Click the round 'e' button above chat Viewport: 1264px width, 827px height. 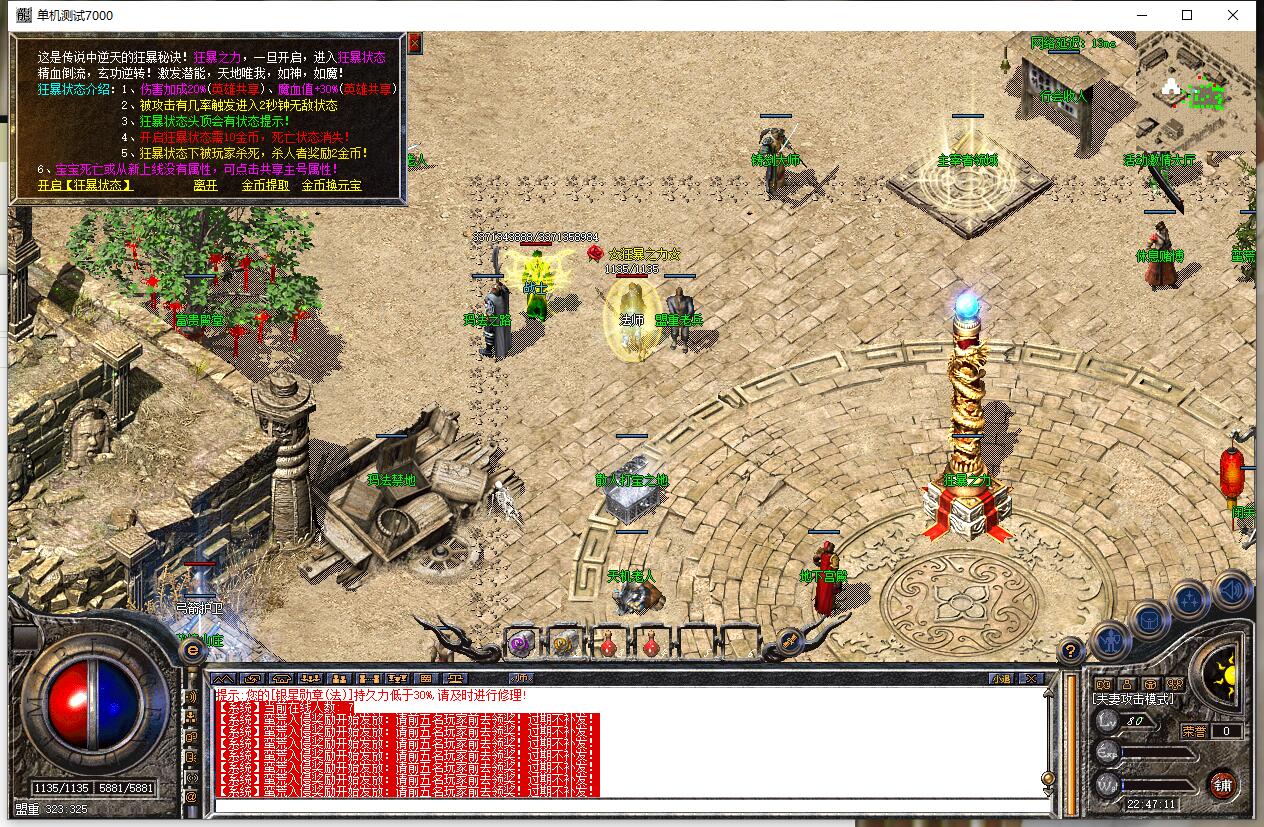point(192,649)
